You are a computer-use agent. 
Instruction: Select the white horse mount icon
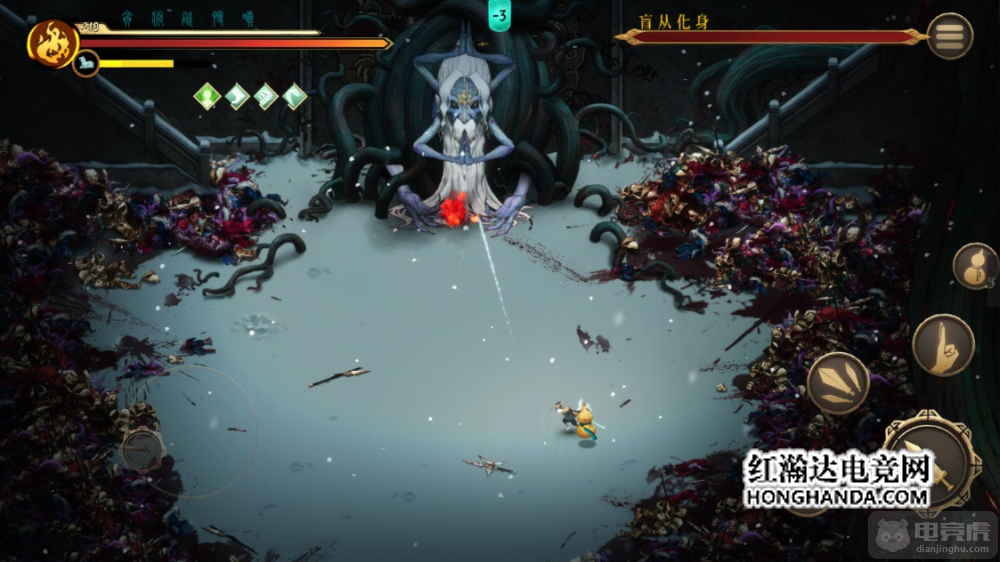tap(86, 64)
